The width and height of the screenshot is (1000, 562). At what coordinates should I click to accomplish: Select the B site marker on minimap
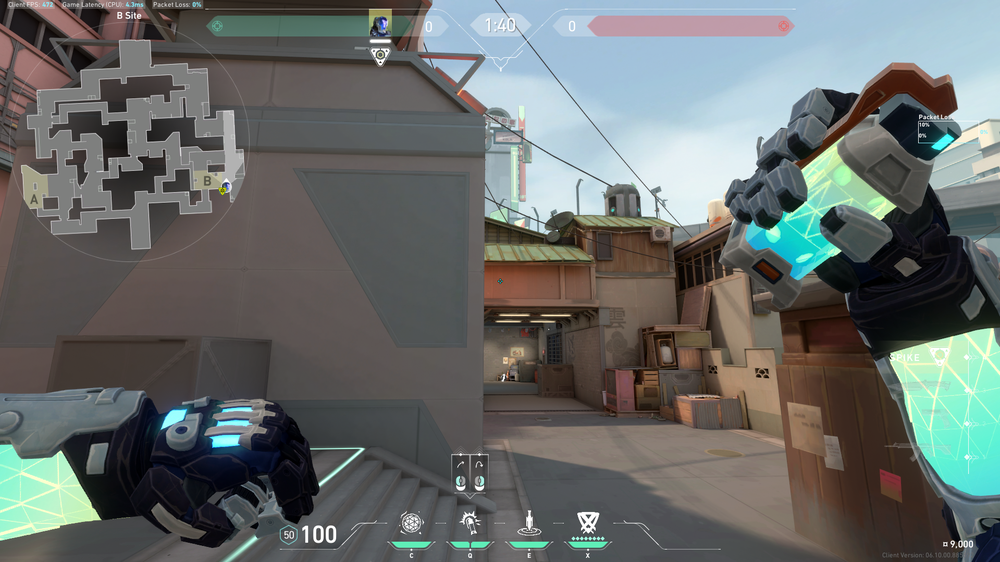coord(207,181)
